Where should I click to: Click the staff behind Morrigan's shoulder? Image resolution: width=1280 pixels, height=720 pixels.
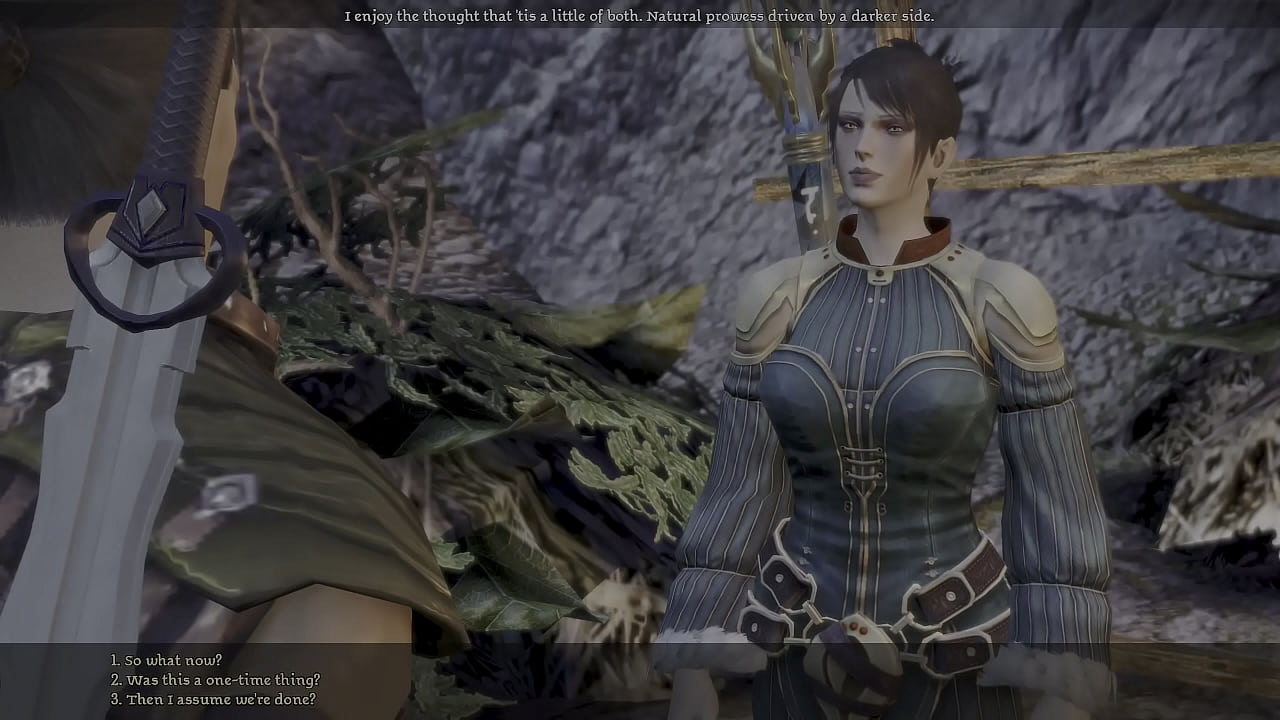(800, 120)
